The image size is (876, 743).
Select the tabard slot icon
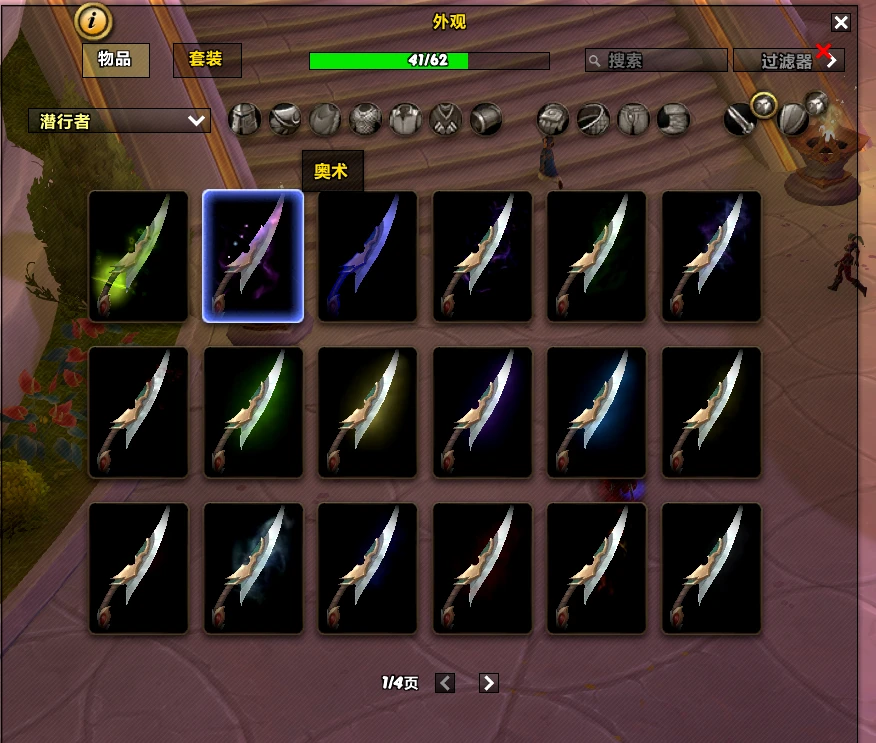click(445, 120)
